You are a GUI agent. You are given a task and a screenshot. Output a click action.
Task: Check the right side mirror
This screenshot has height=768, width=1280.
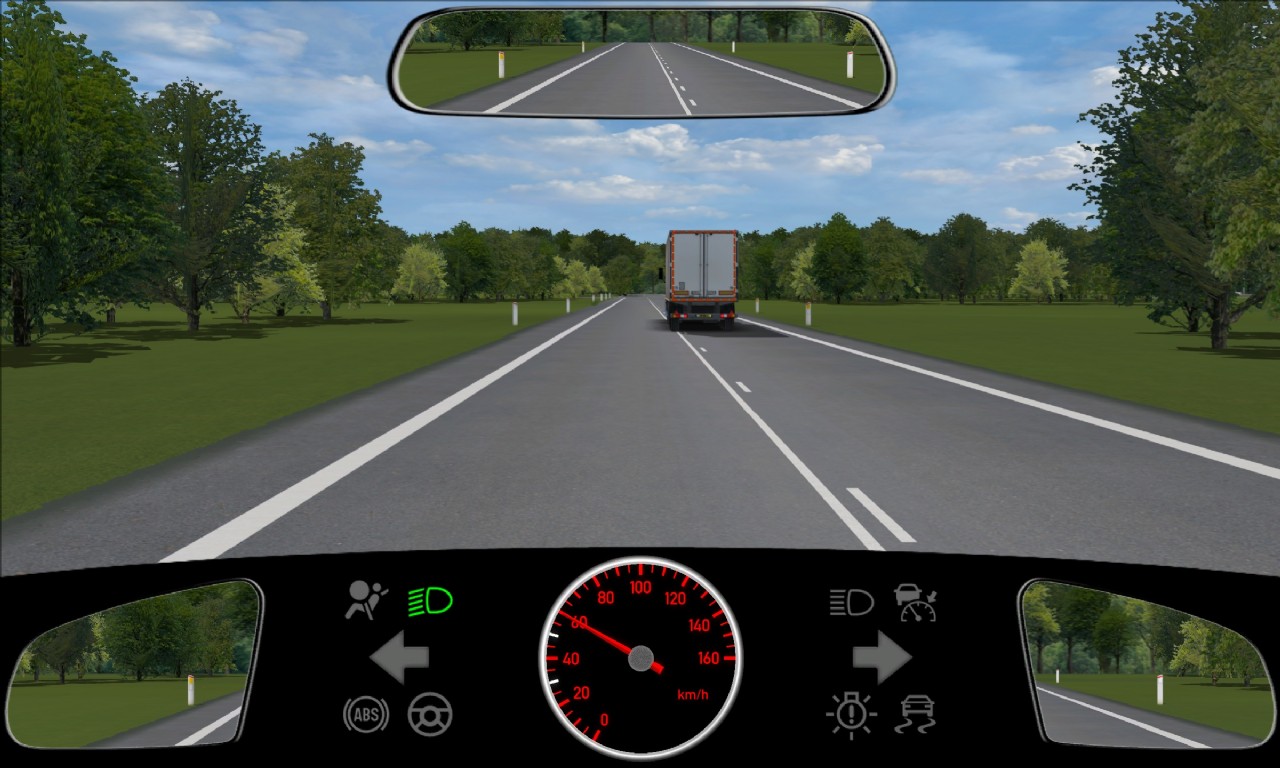1142,663
